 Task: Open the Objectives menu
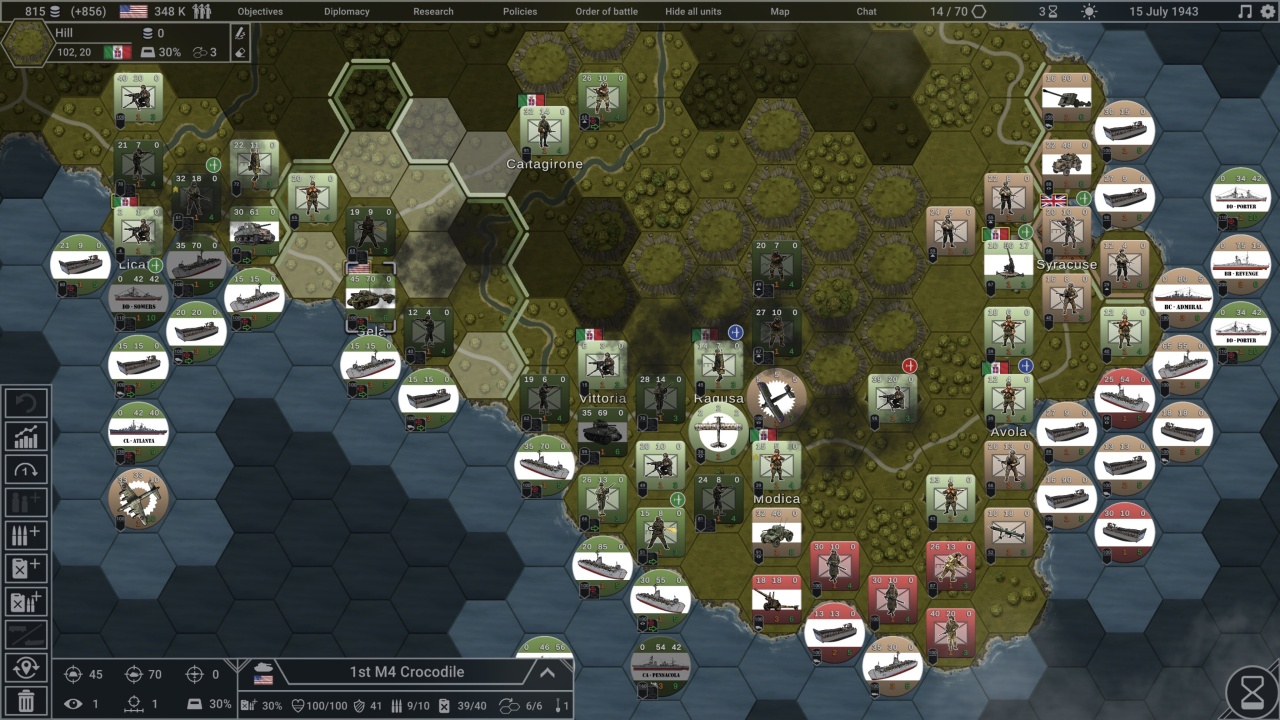(259, 12)
